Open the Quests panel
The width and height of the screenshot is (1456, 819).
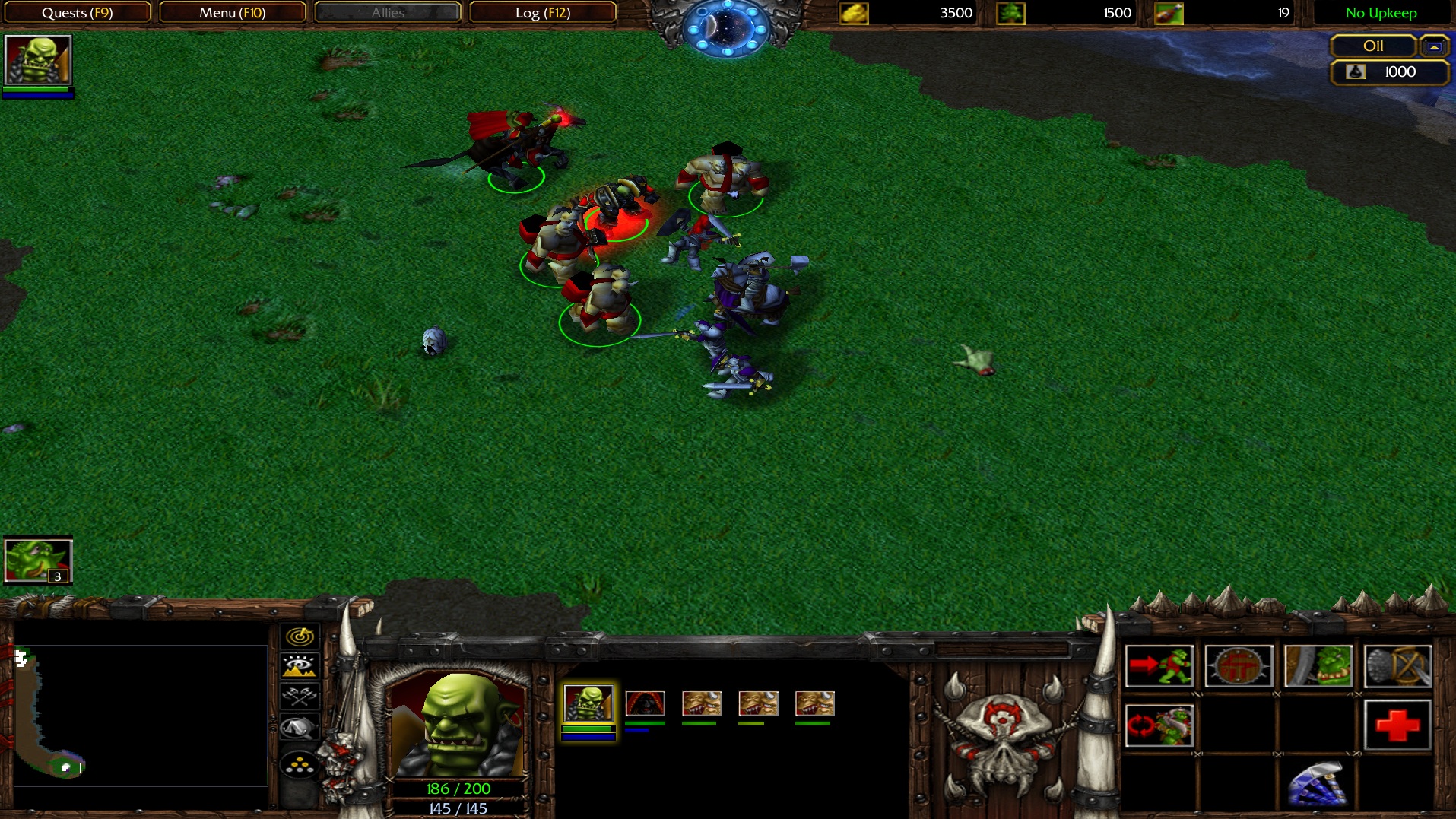pyautogui.click(x=77, y=12)
